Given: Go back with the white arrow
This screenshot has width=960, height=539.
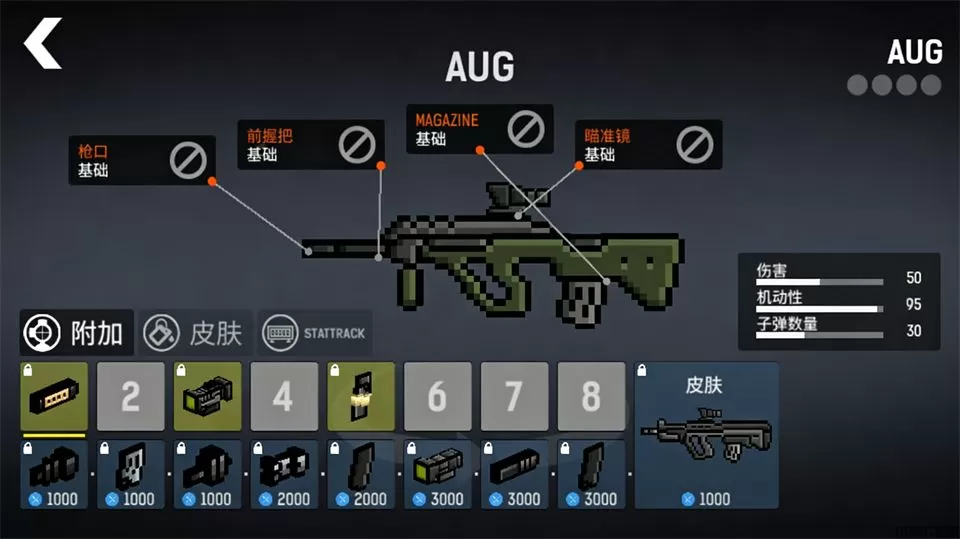Looking at the screenshot, I should tap(43, 44).
